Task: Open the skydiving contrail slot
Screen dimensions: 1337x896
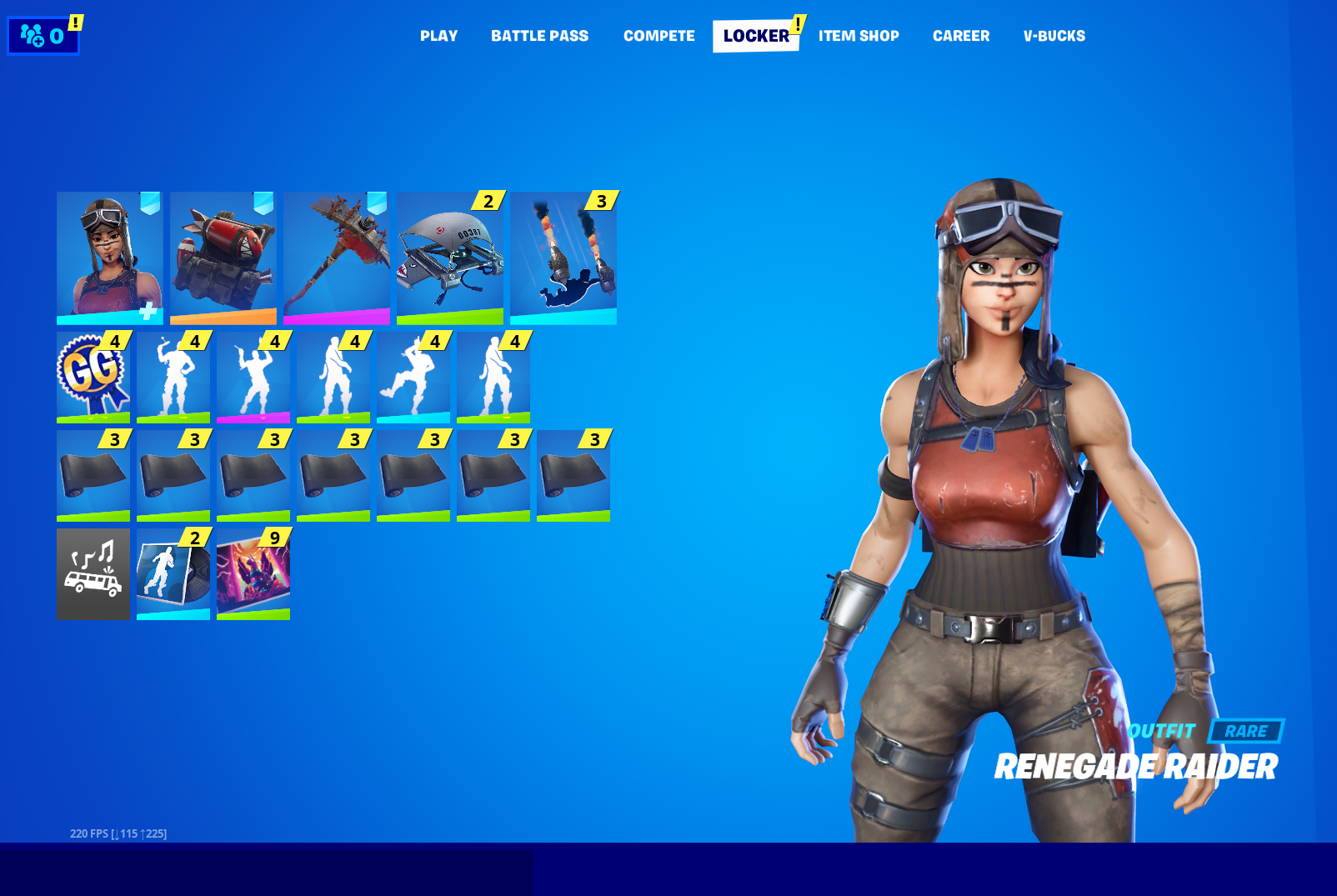Action: (563, 258)
